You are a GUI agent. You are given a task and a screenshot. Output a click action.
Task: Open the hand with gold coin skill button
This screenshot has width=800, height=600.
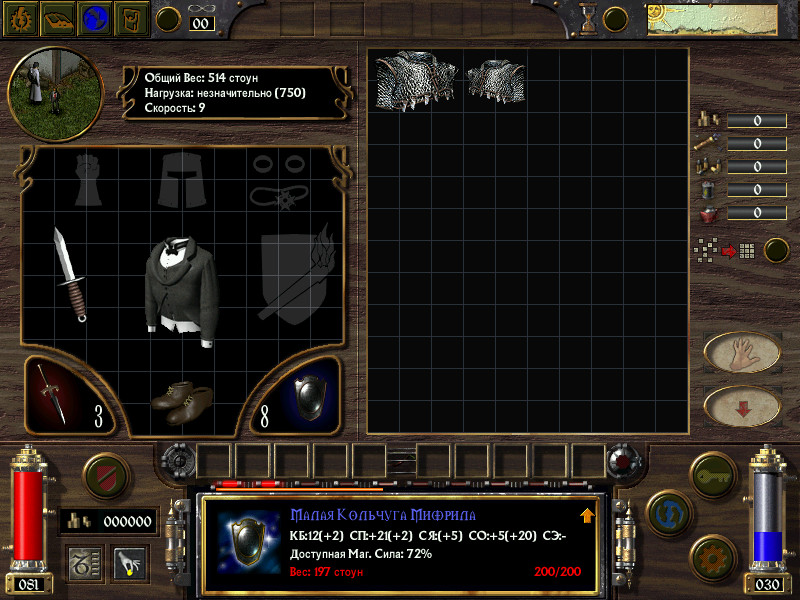(x=130, y=563)
